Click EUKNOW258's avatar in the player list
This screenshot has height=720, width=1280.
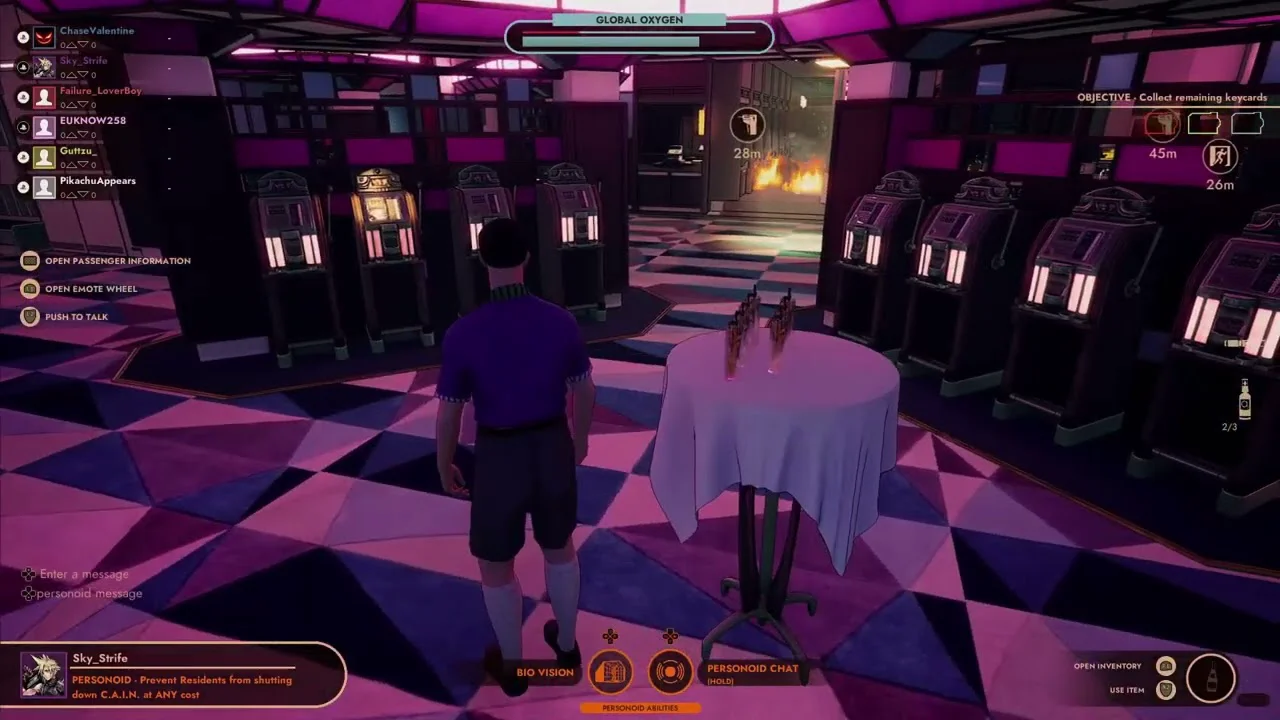click(44, 127)
